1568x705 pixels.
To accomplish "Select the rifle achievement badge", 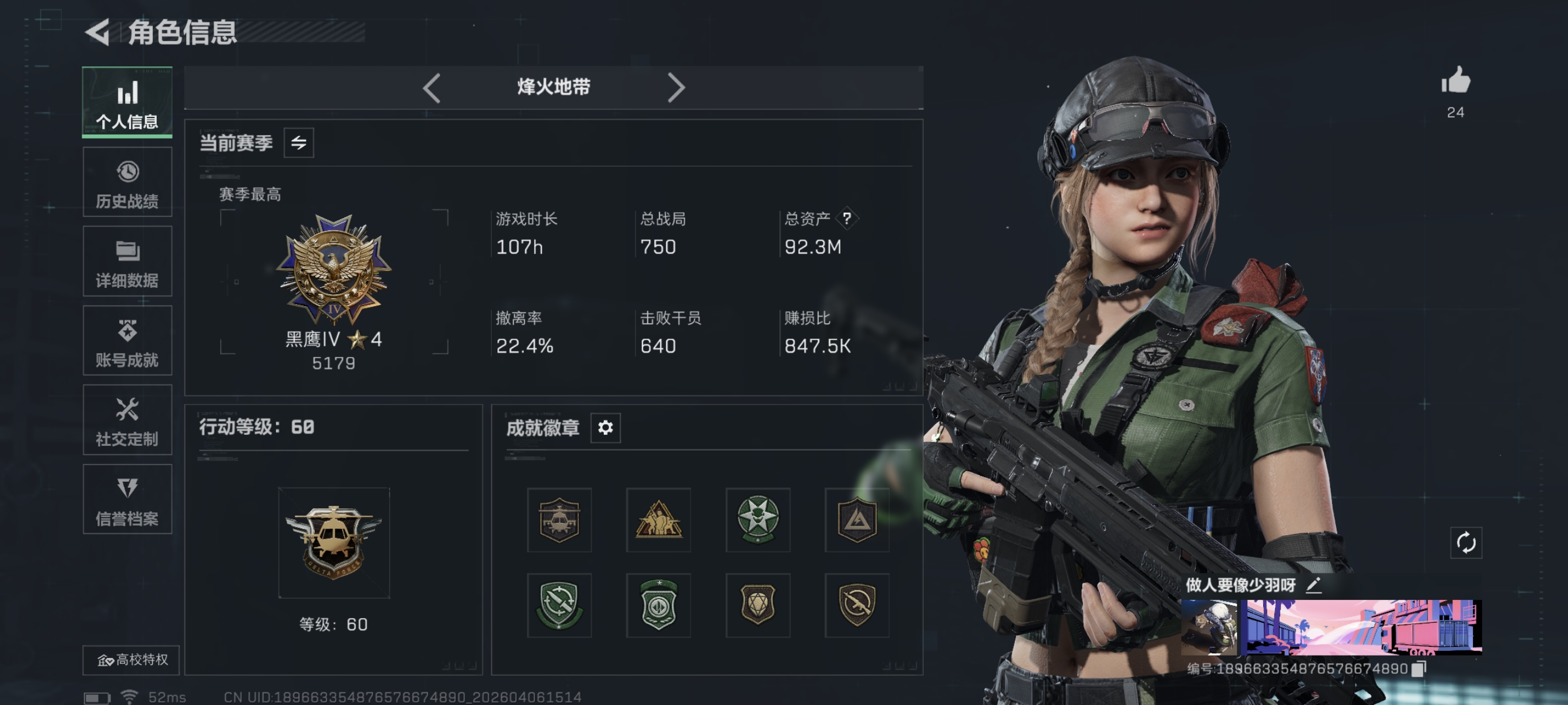I will pos(857,606).
